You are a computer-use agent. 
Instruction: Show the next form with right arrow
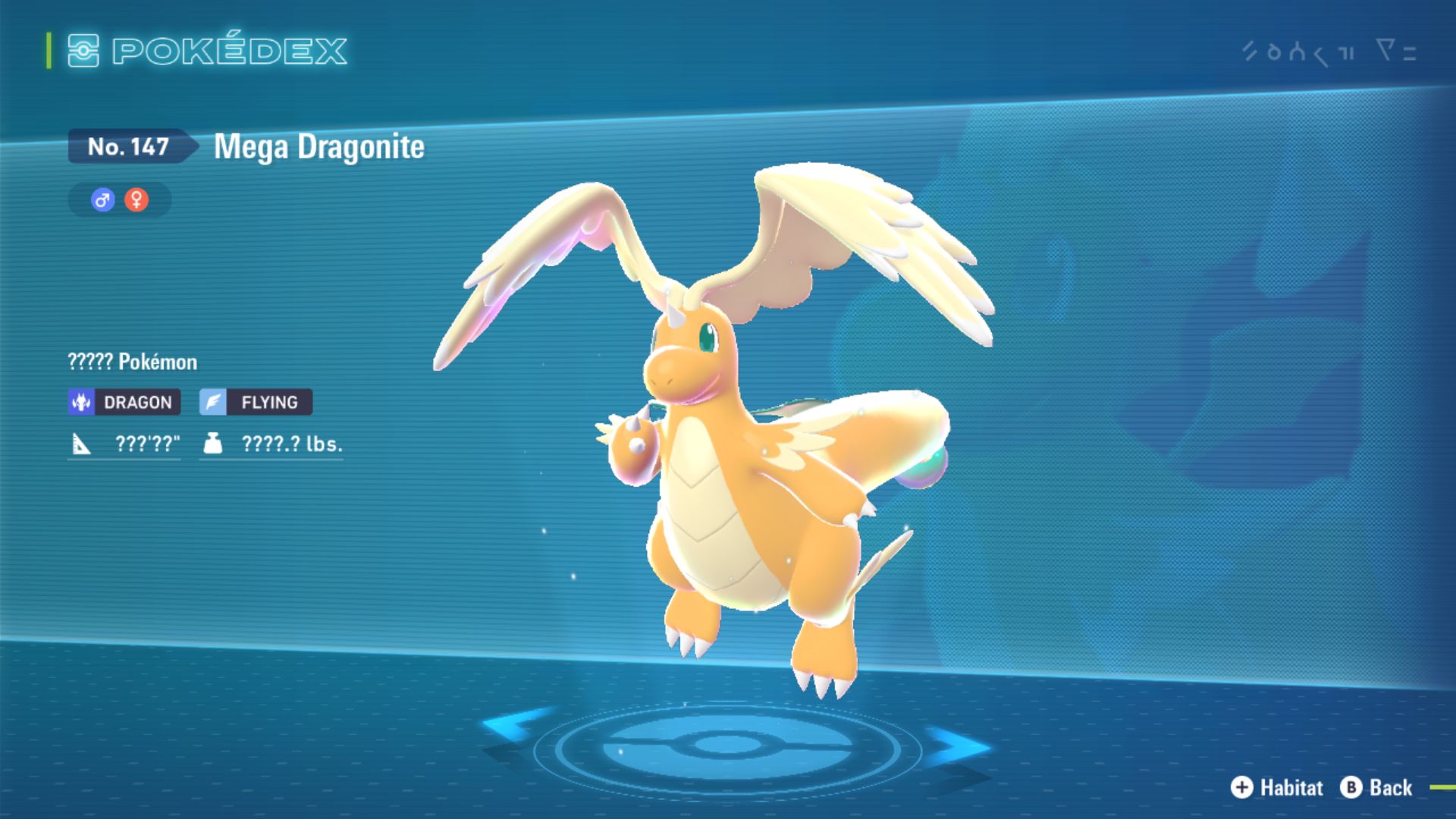point(957,745)
